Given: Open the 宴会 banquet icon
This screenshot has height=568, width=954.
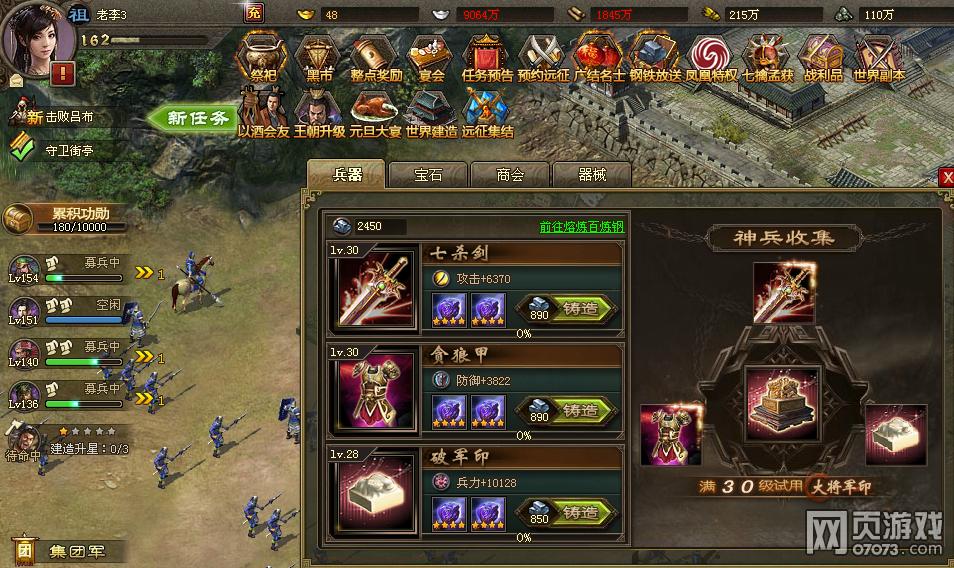Looking at the screenshot, I should [x=431, y=60].
